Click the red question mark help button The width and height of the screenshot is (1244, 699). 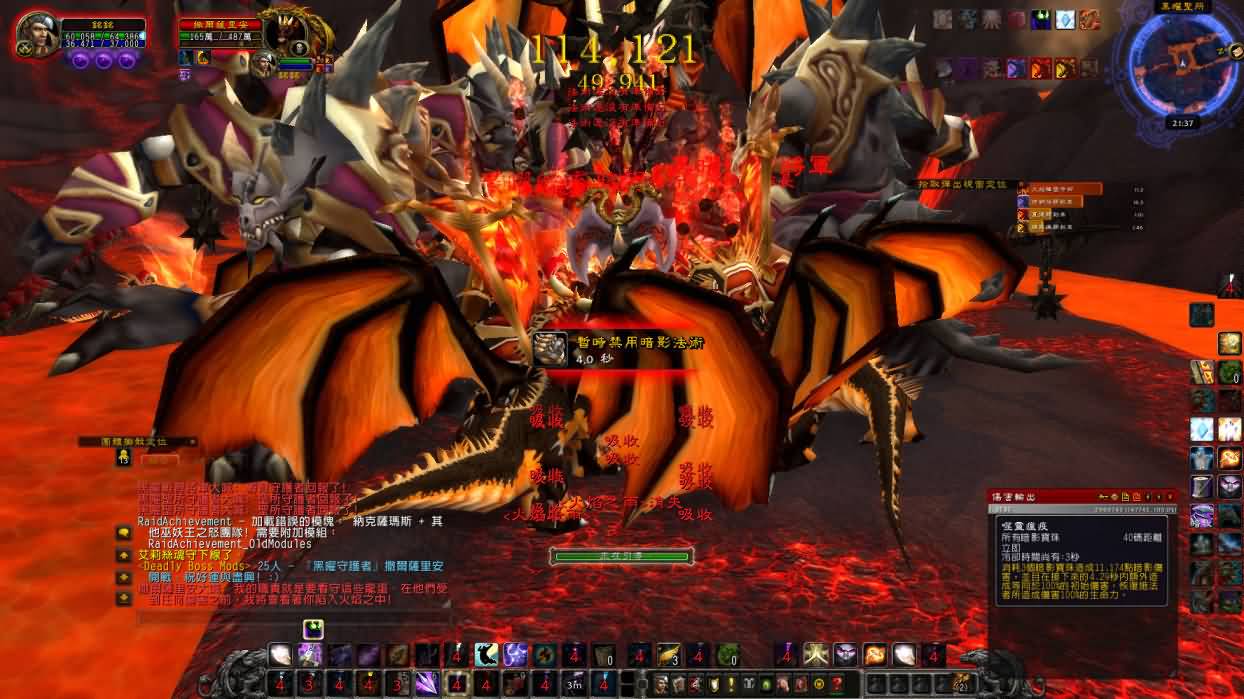tap(837, 684)
